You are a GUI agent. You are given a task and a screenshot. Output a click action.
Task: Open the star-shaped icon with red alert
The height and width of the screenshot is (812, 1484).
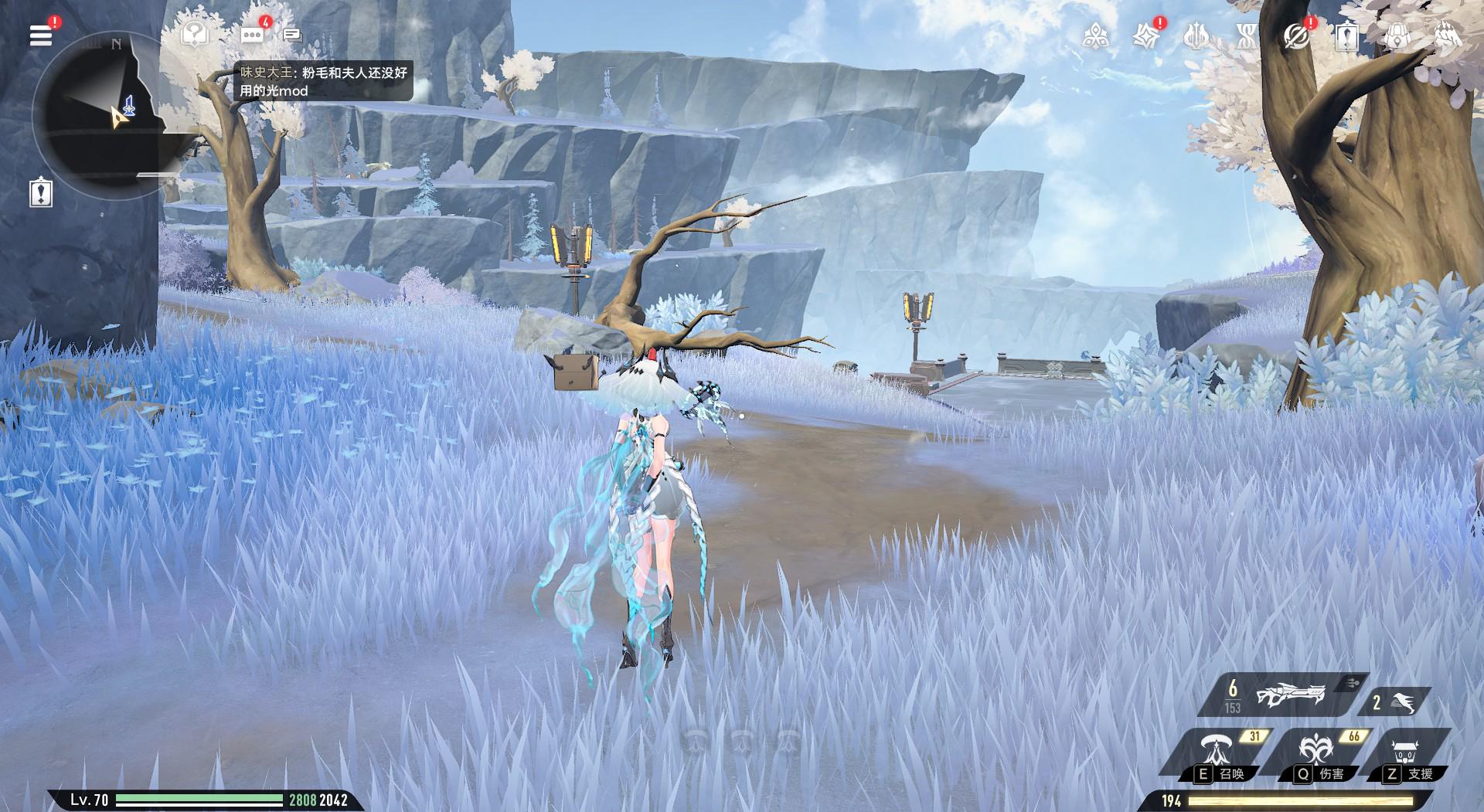click(1145, 36)
